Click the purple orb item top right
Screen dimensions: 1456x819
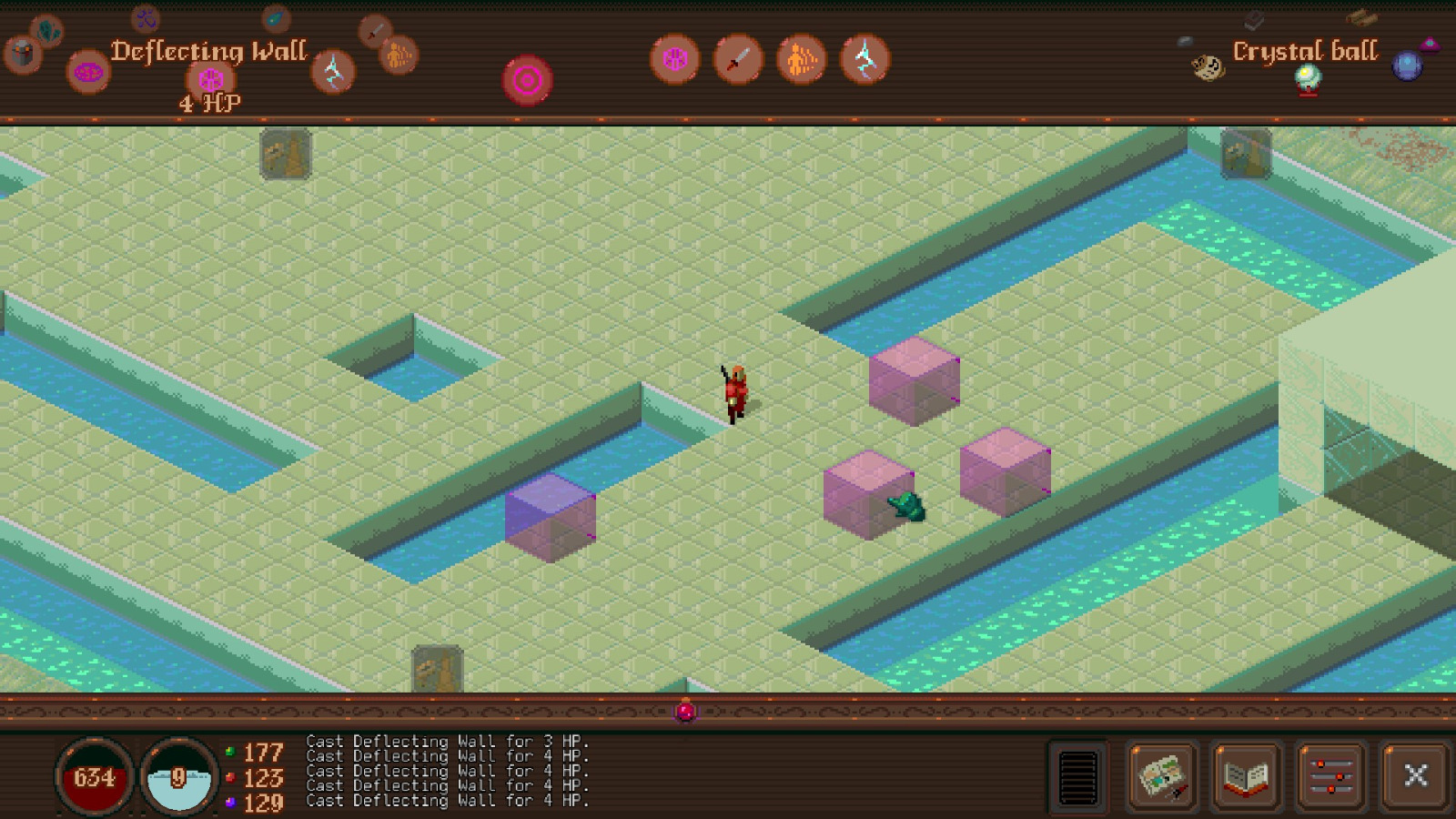(1409, 64)
